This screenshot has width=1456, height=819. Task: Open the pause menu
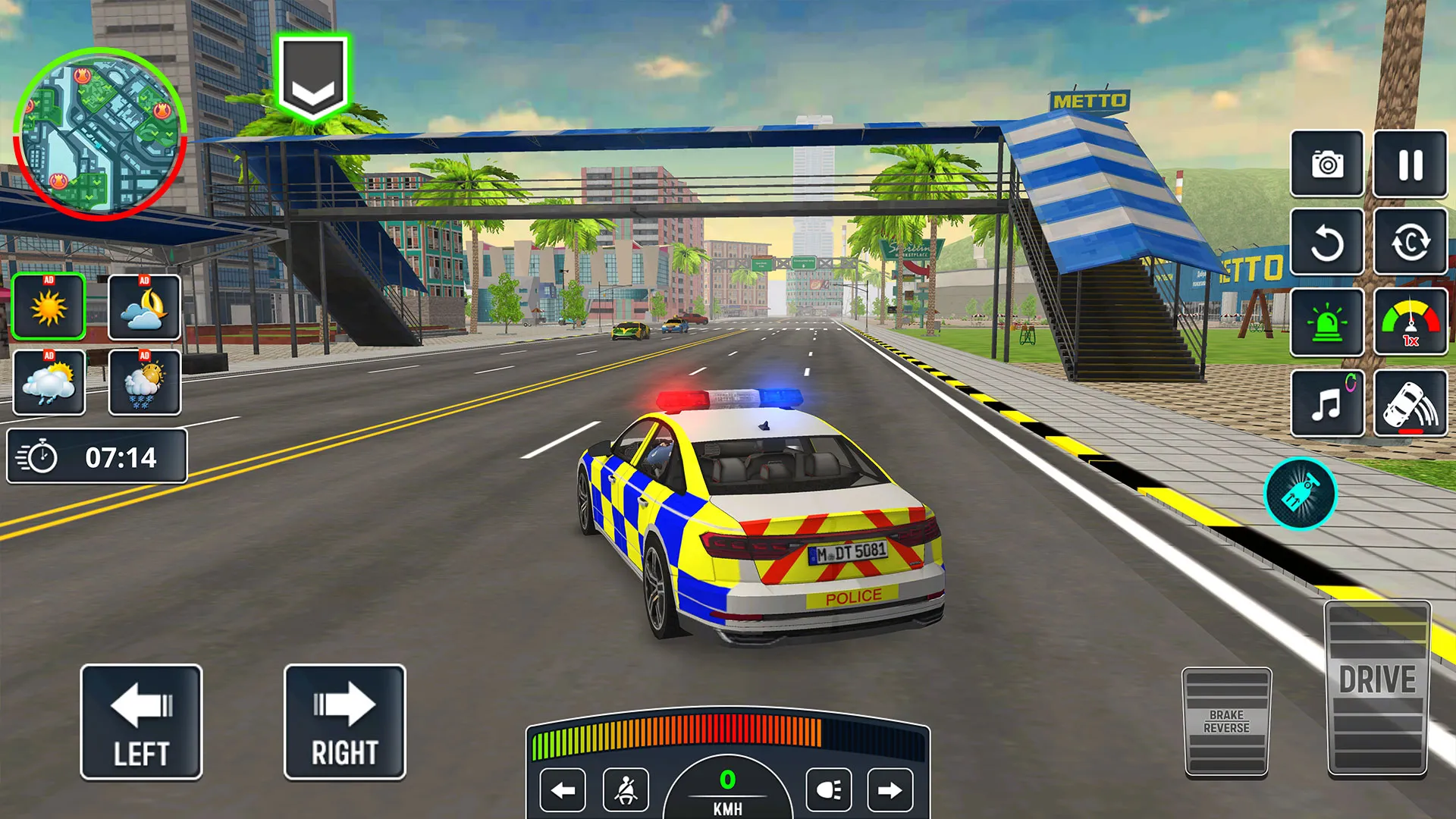tap(1410, 165)
